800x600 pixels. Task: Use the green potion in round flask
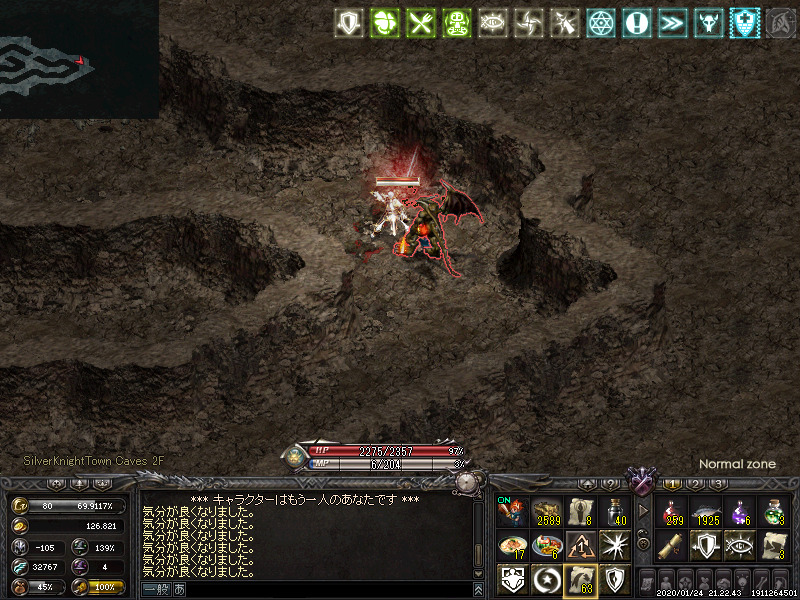[x=774, y=512]
